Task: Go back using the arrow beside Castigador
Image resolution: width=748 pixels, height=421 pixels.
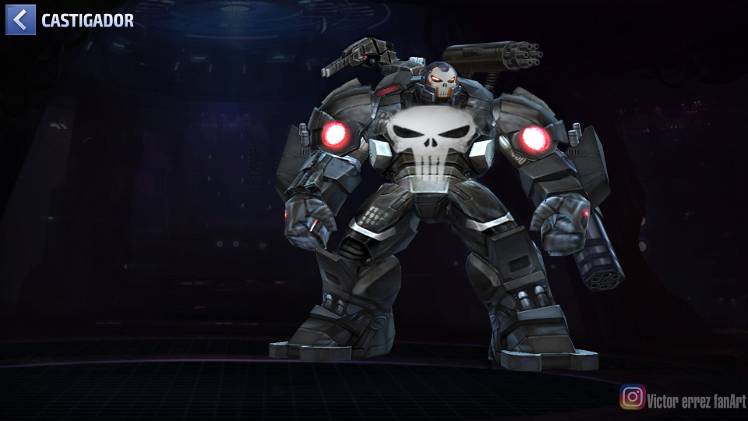Action: (20, 18)
